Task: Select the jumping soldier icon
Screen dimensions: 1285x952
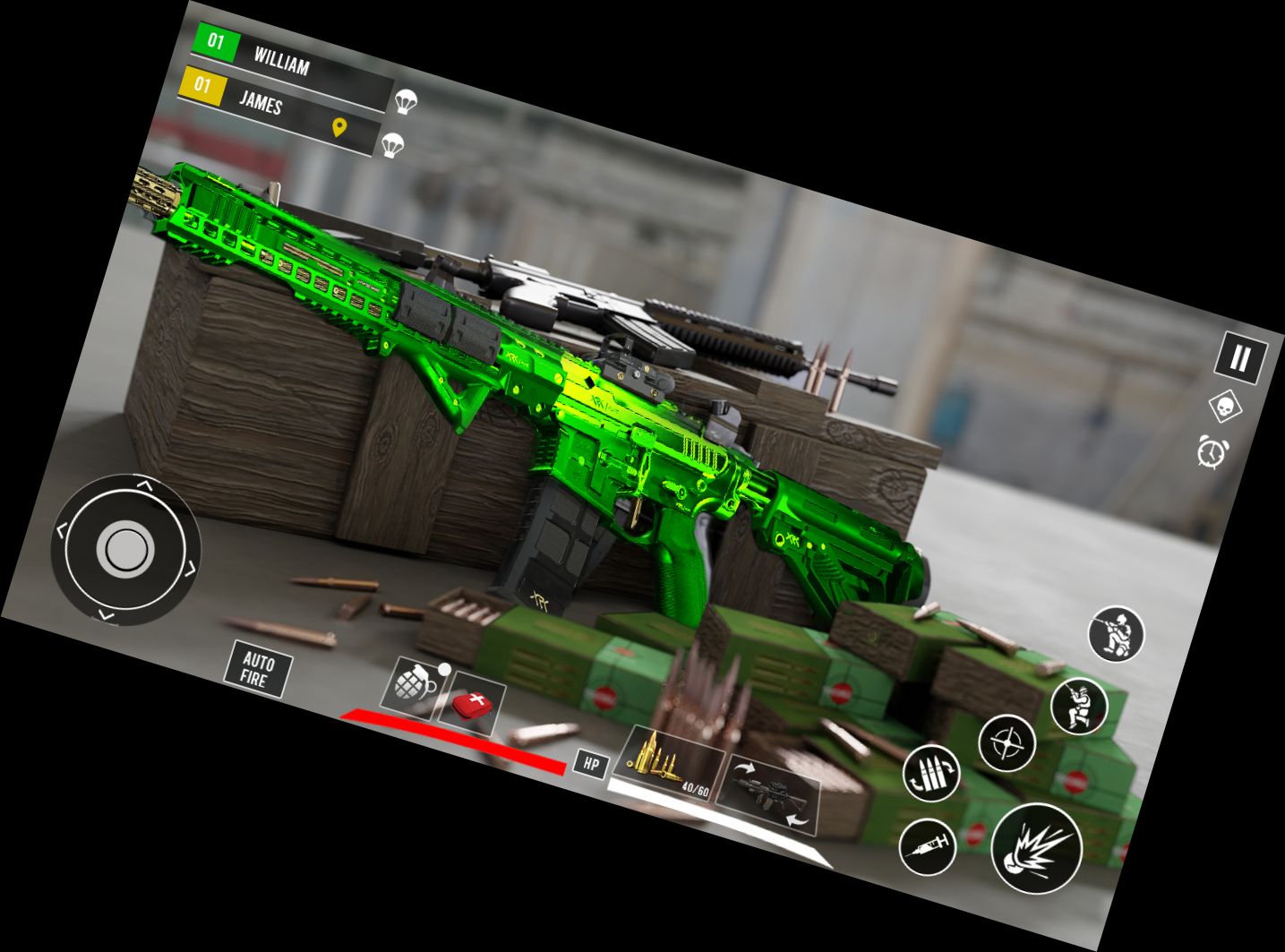Action: click(1080, 708)
